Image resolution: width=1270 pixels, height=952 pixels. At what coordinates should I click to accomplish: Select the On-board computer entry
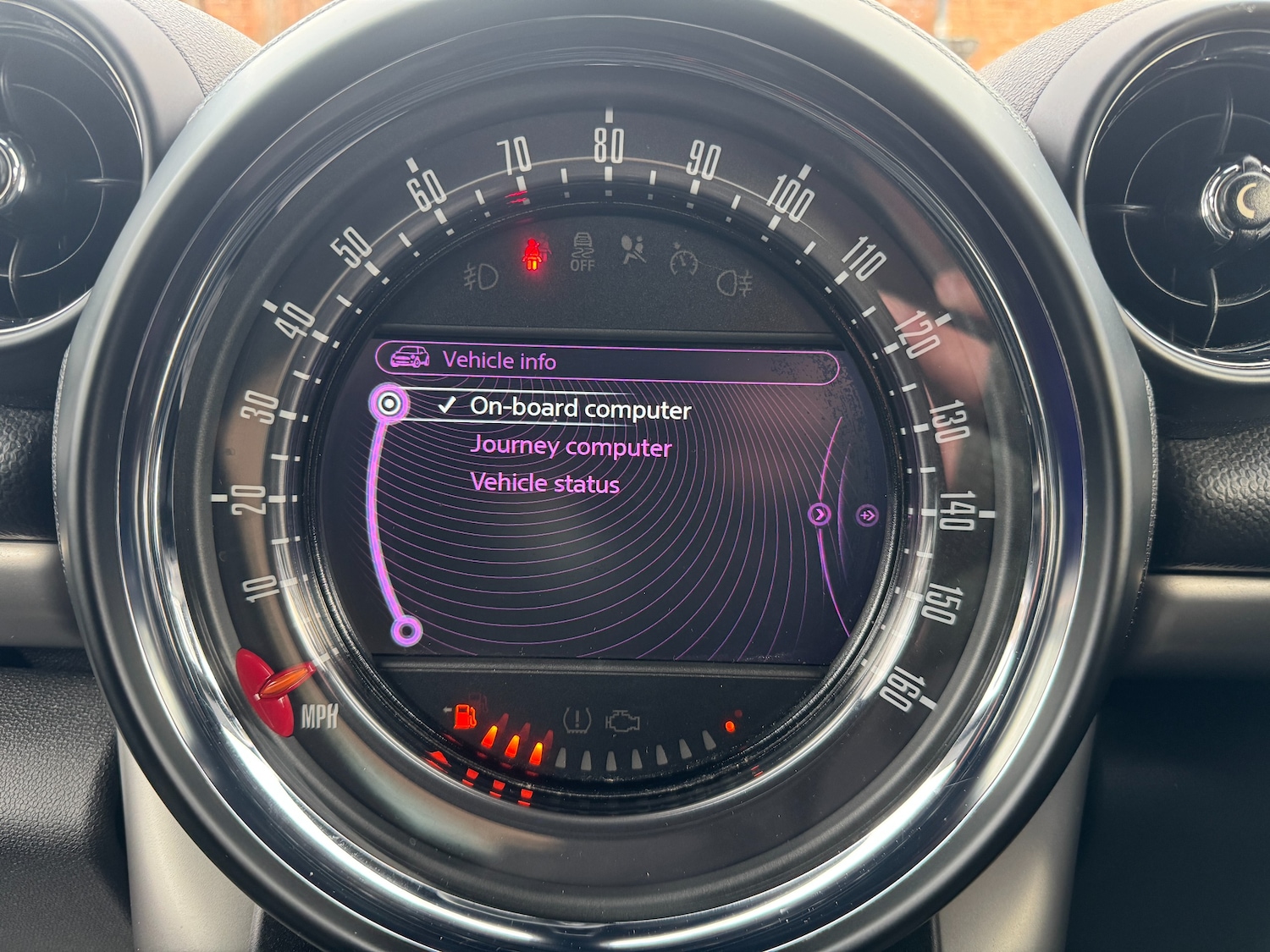(580, 409)
